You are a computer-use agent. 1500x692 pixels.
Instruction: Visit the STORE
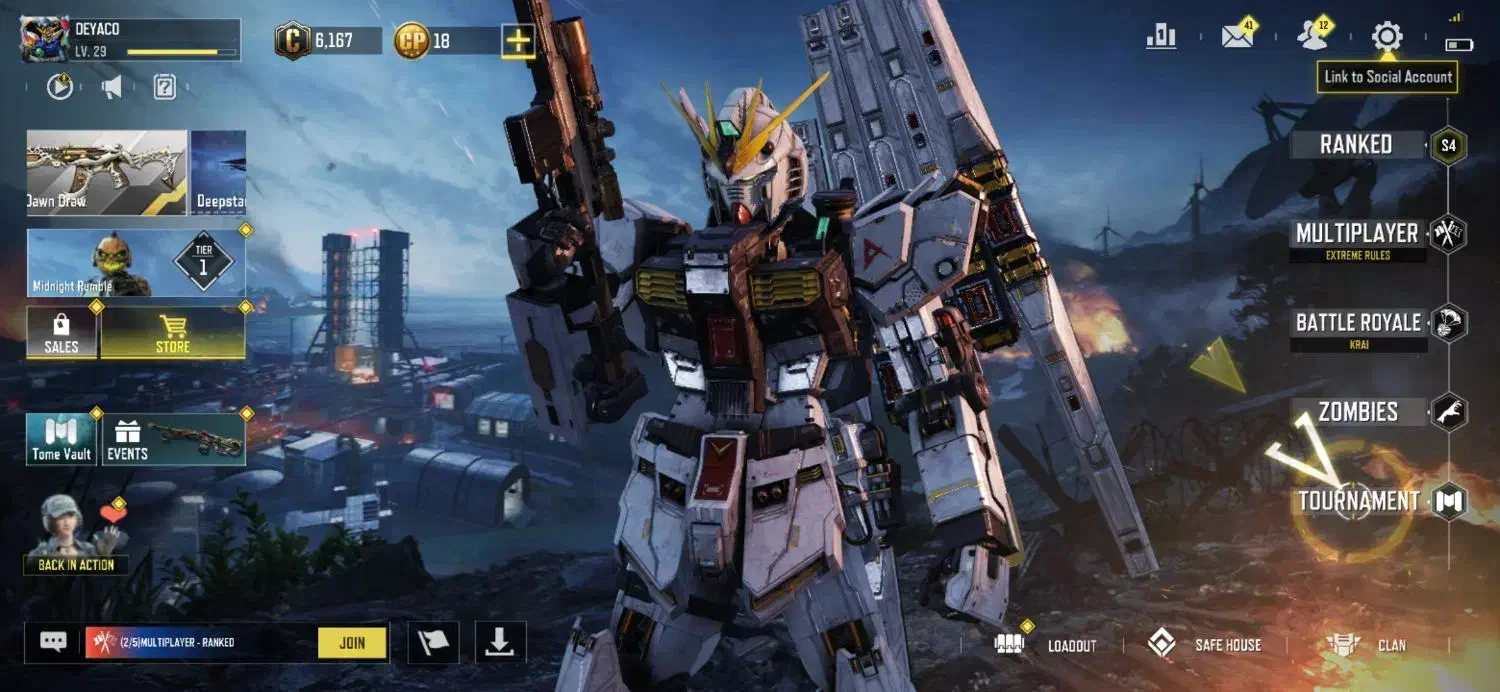click(172, 333)
